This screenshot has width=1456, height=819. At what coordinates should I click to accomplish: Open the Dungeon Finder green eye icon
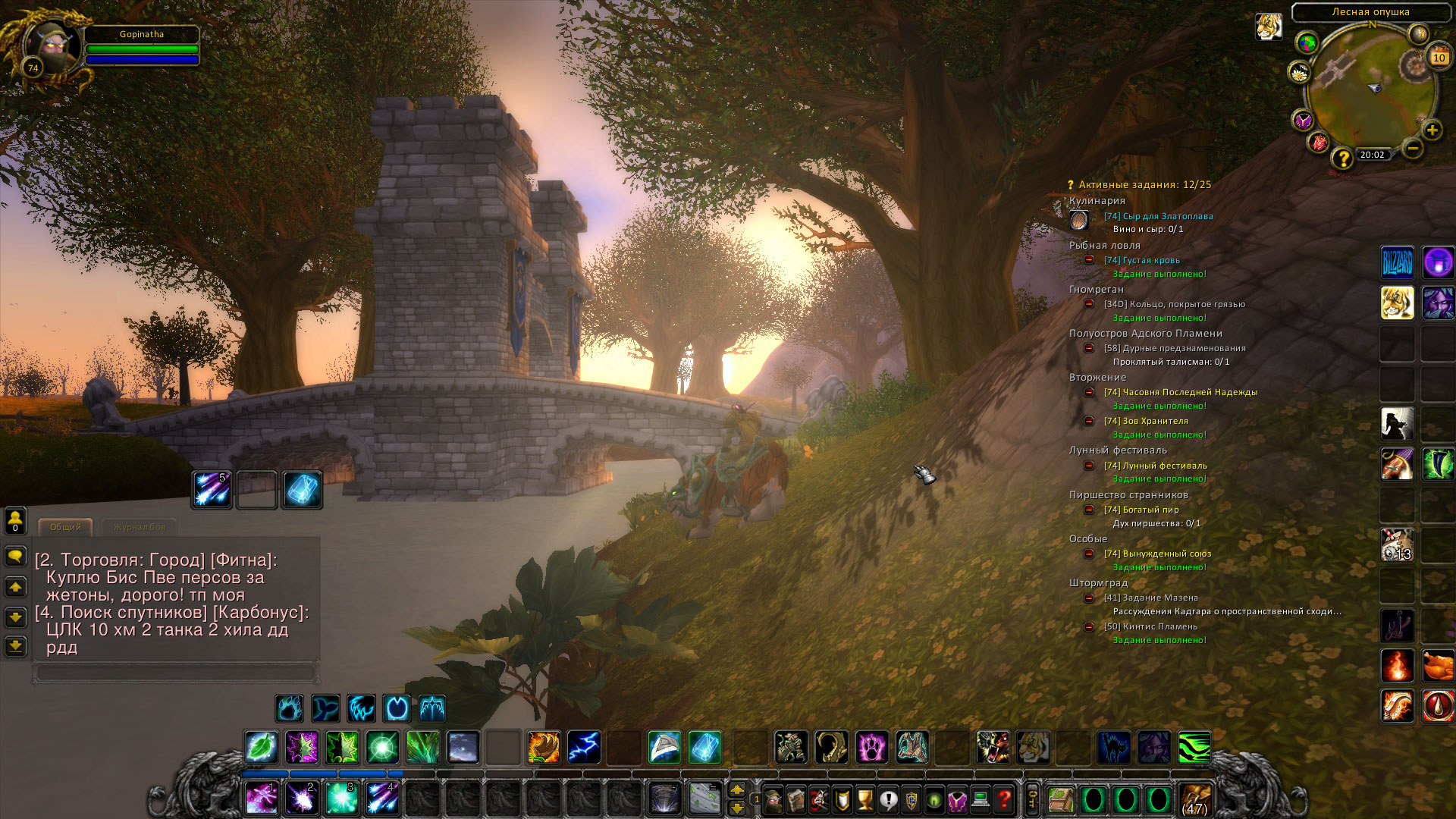tap(934, 800)
